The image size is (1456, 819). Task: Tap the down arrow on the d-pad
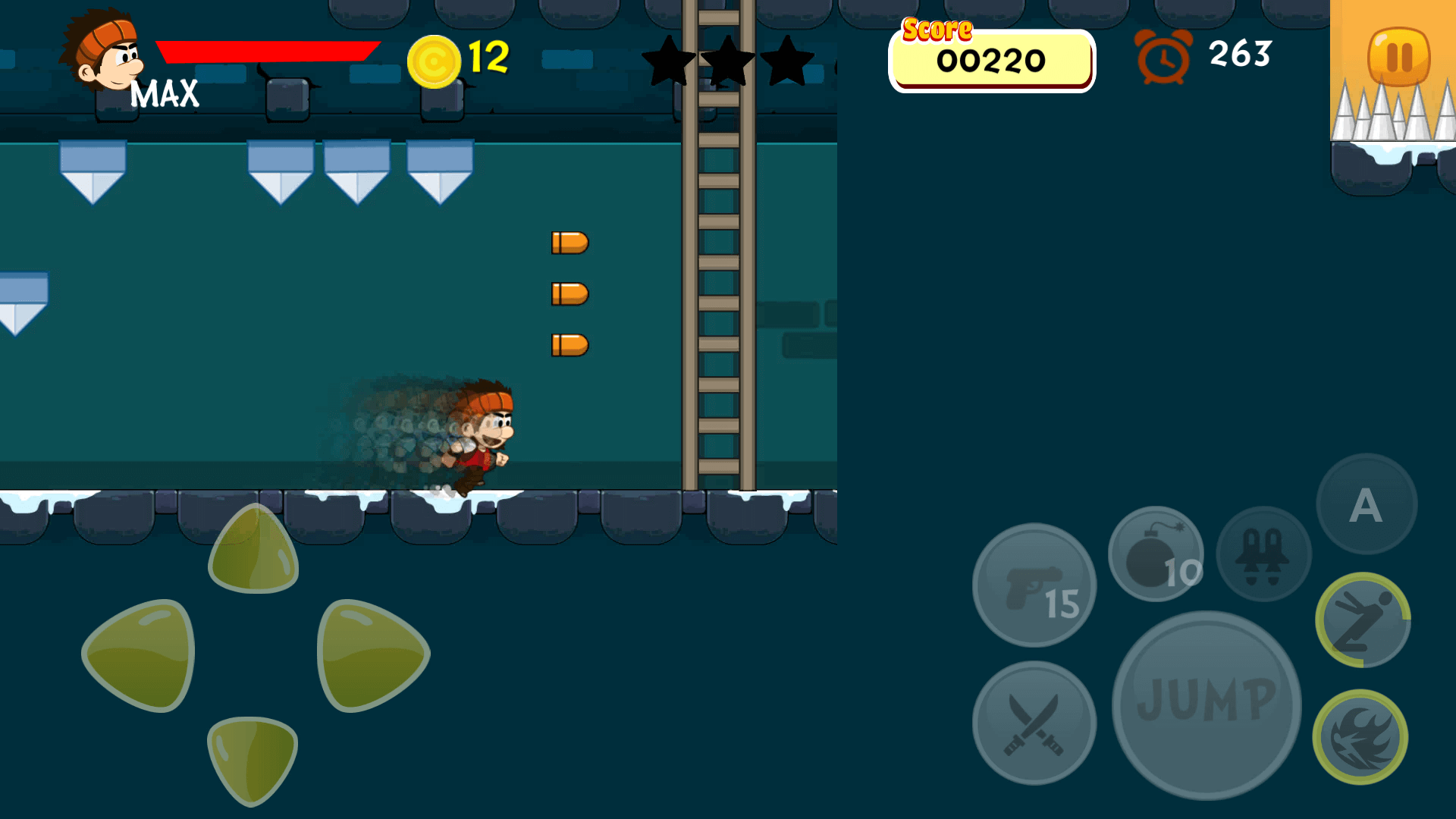point(253,759)
